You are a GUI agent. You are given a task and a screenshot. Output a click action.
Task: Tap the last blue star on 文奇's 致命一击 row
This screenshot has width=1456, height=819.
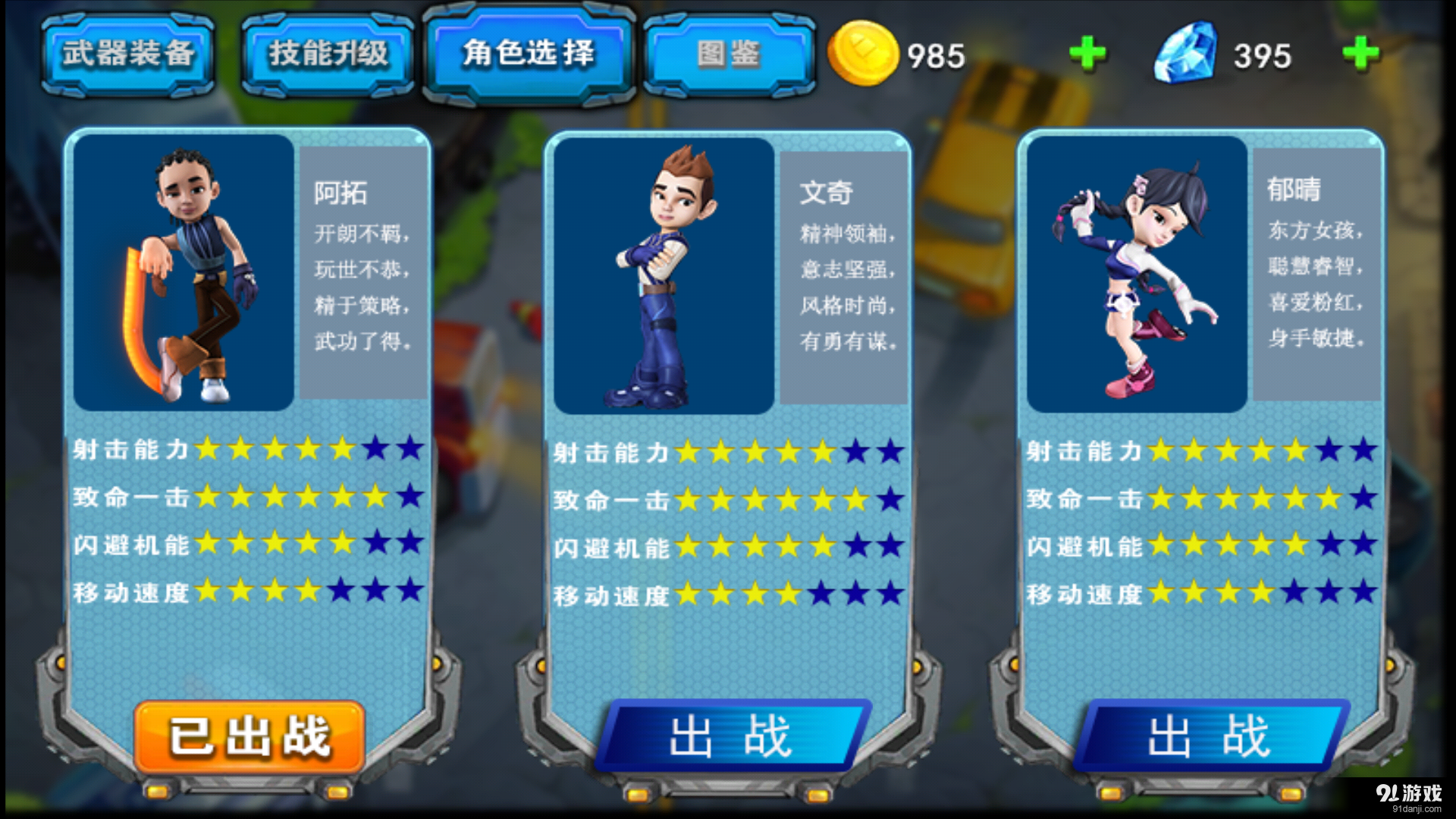click(x=888, y=497)
